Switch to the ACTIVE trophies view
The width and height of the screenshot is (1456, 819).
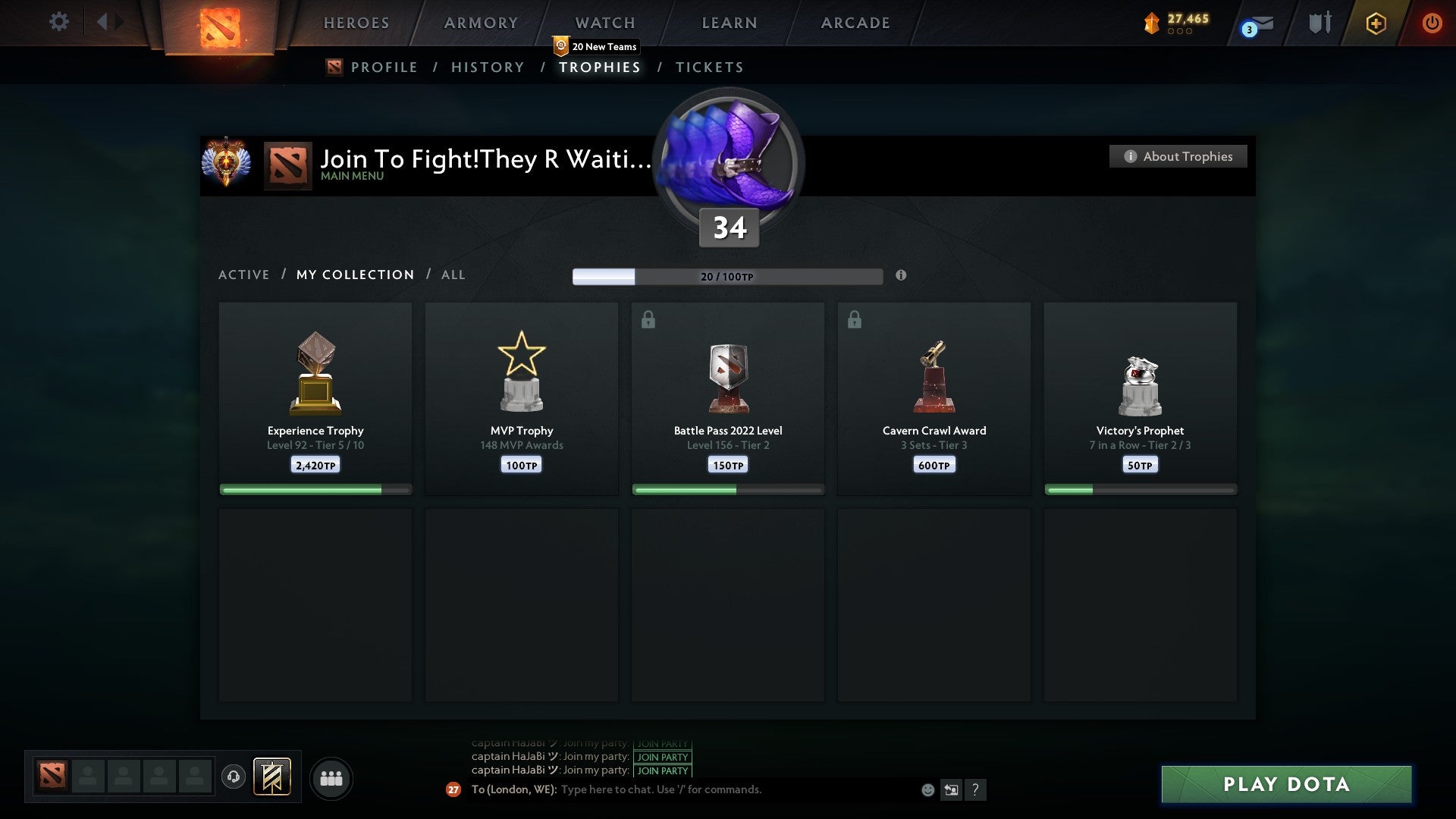244,275
